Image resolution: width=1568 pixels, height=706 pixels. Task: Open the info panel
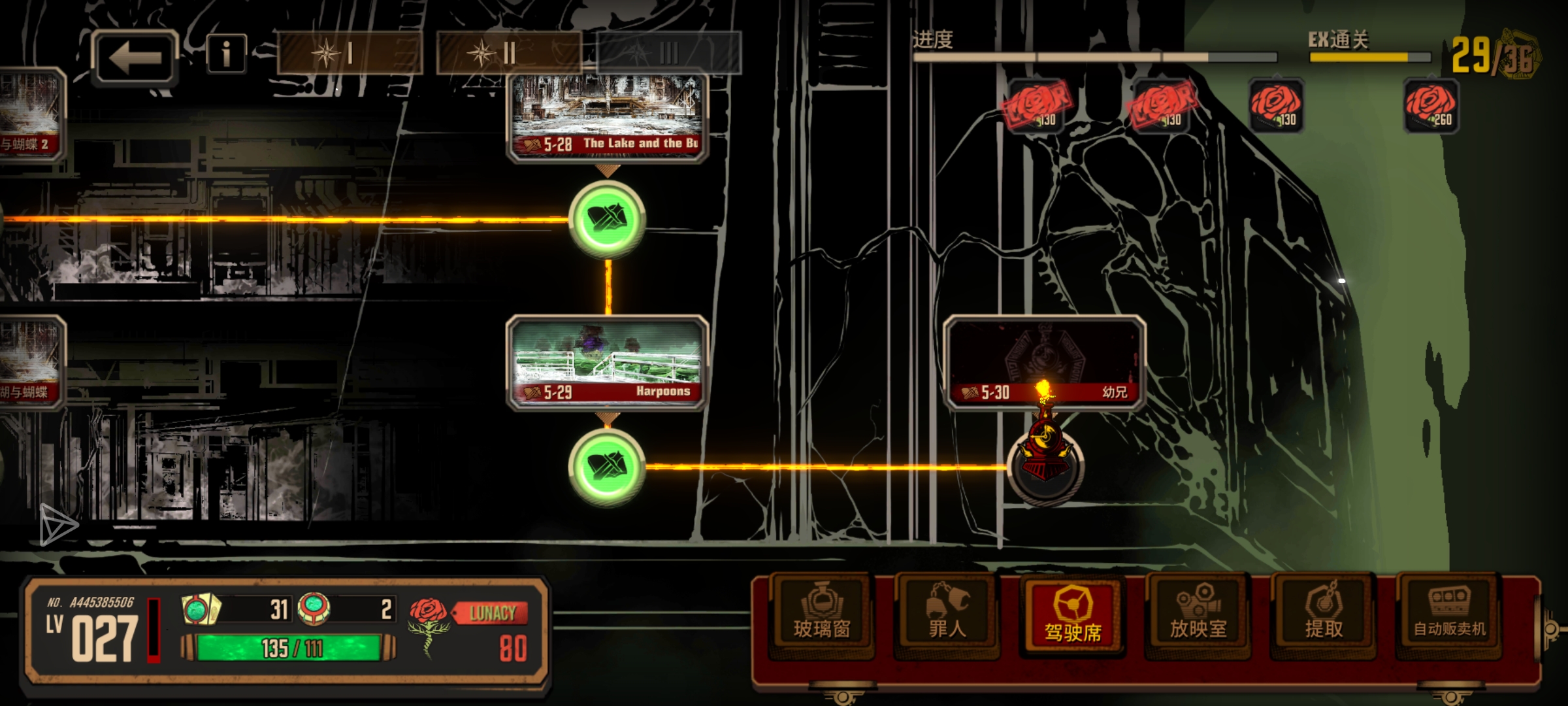click(x=226, y=54)
